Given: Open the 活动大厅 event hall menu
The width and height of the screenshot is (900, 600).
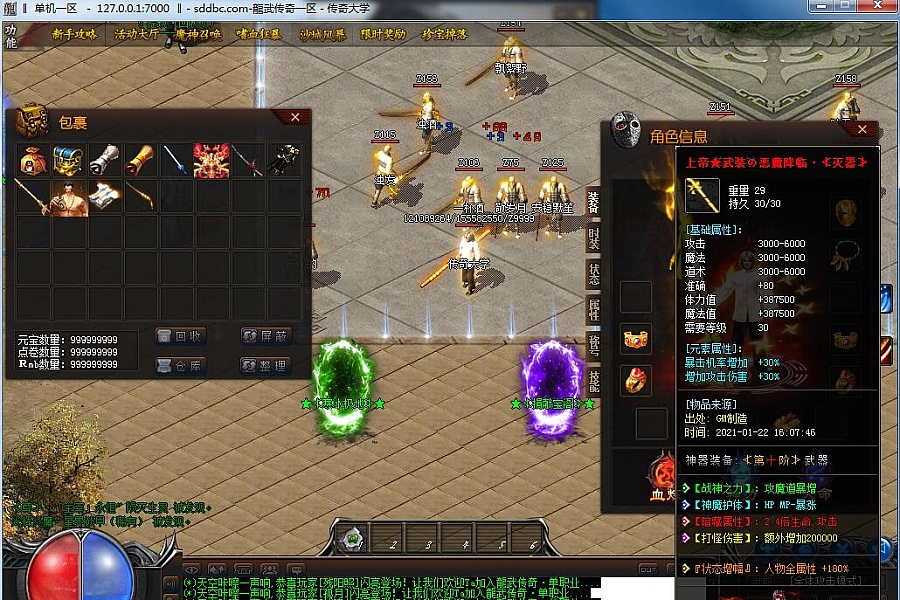Looking at the screenshot, I should pyautogui.click(x=139, y=34).
